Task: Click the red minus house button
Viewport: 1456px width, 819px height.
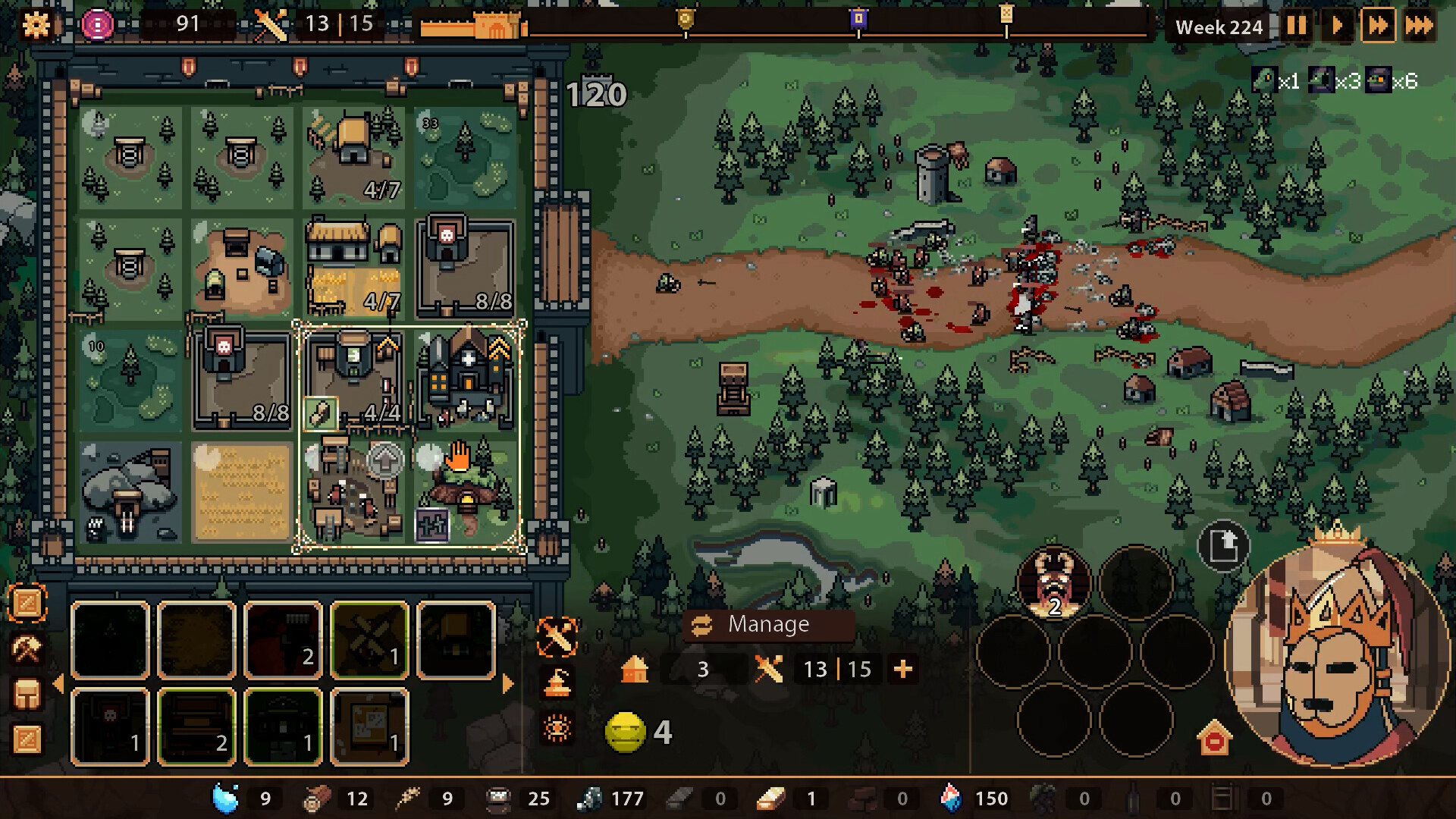Action: pos(1214,739)
